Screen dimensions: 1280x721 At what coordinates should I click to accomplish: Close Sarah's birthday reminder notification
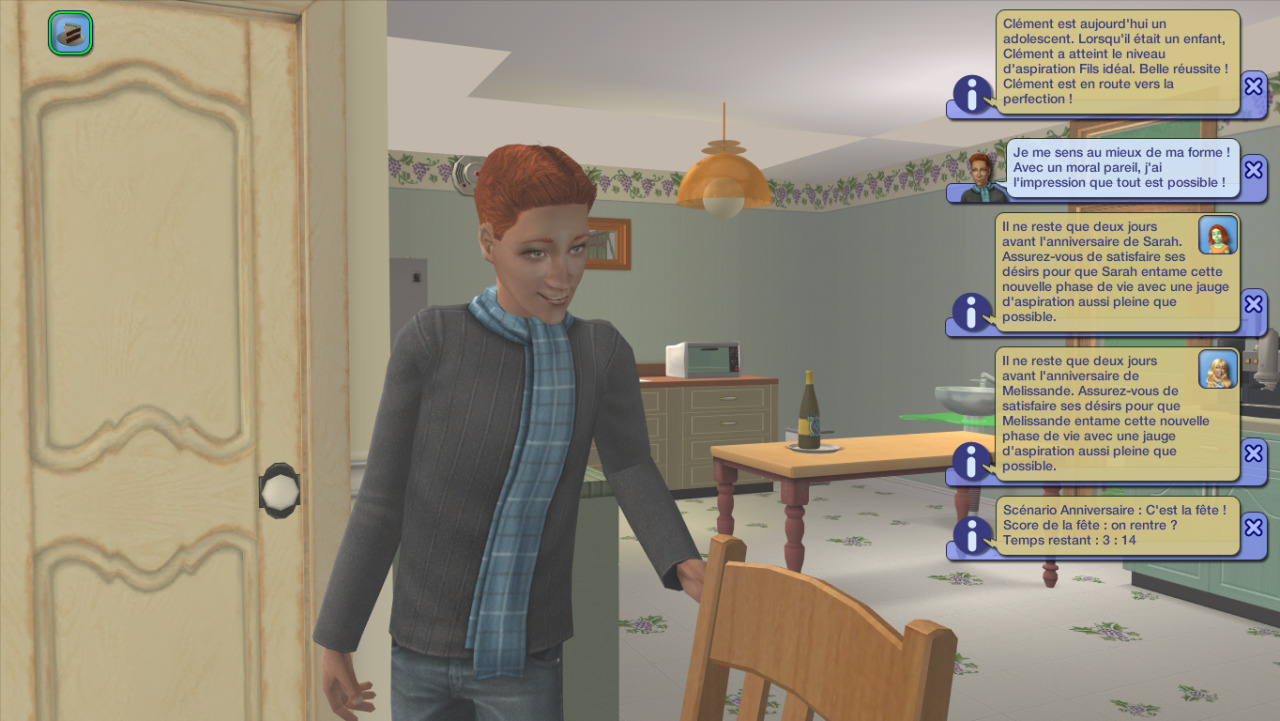coord(1253,304)
